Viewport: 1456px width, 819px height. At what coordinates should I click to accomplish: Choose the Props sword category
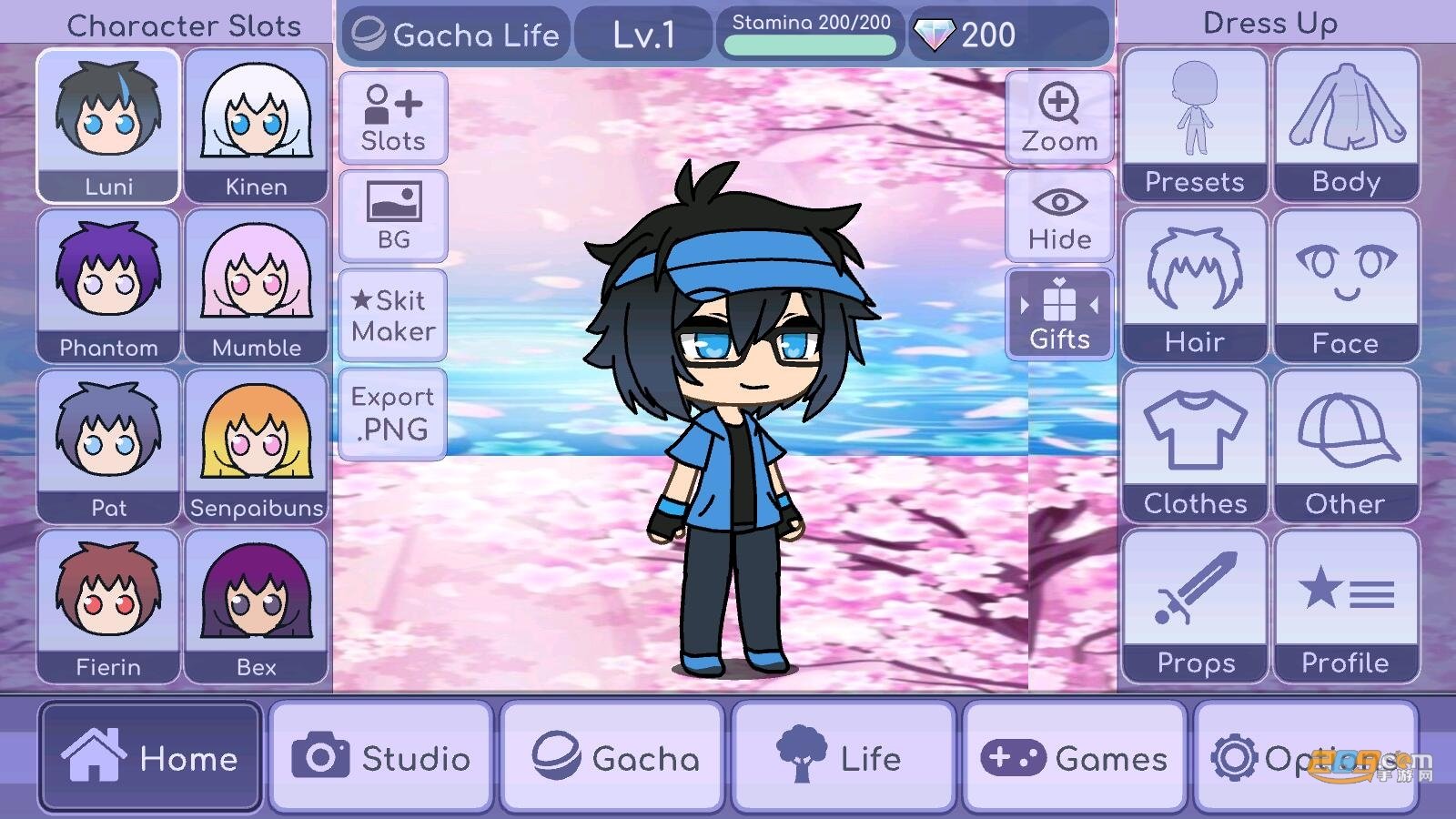click(1194, 606)
